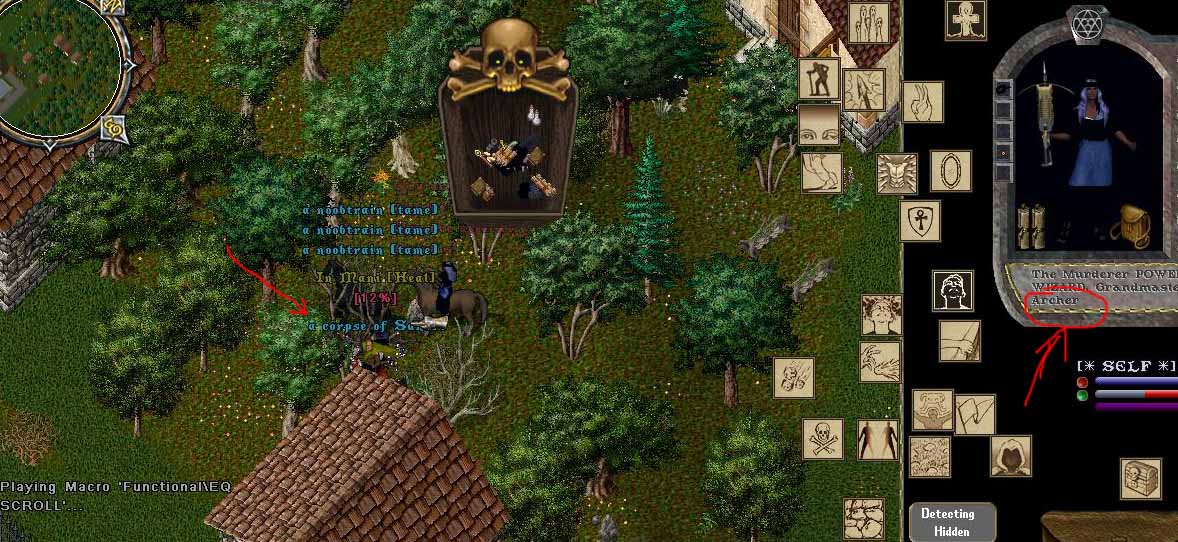
Task: Open the treasure chest icon
Action: click(1140, 479)
